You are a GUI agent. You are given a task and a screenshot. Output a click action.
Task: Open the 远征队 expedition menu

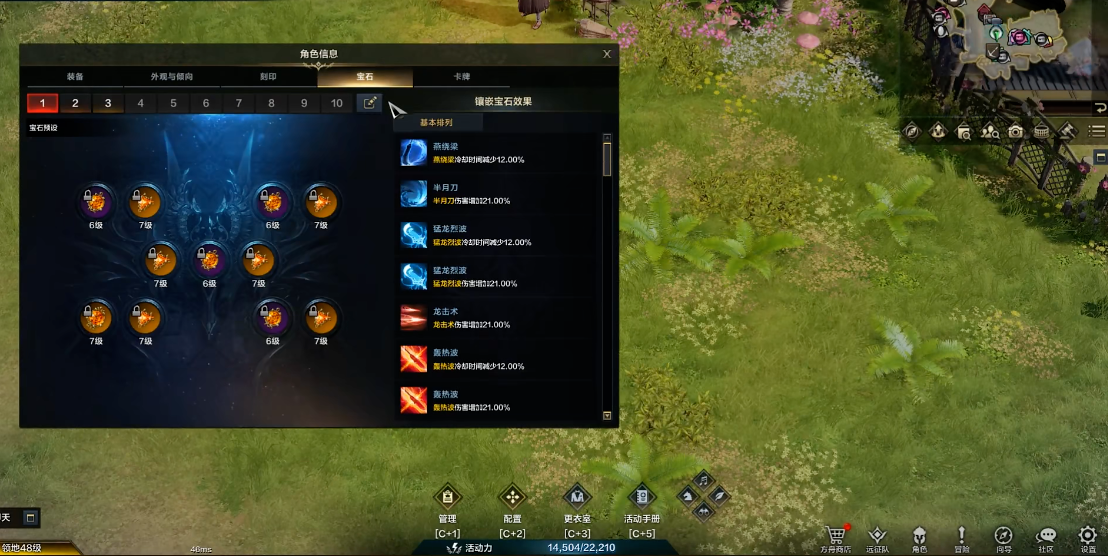click(x=877, y=537)
